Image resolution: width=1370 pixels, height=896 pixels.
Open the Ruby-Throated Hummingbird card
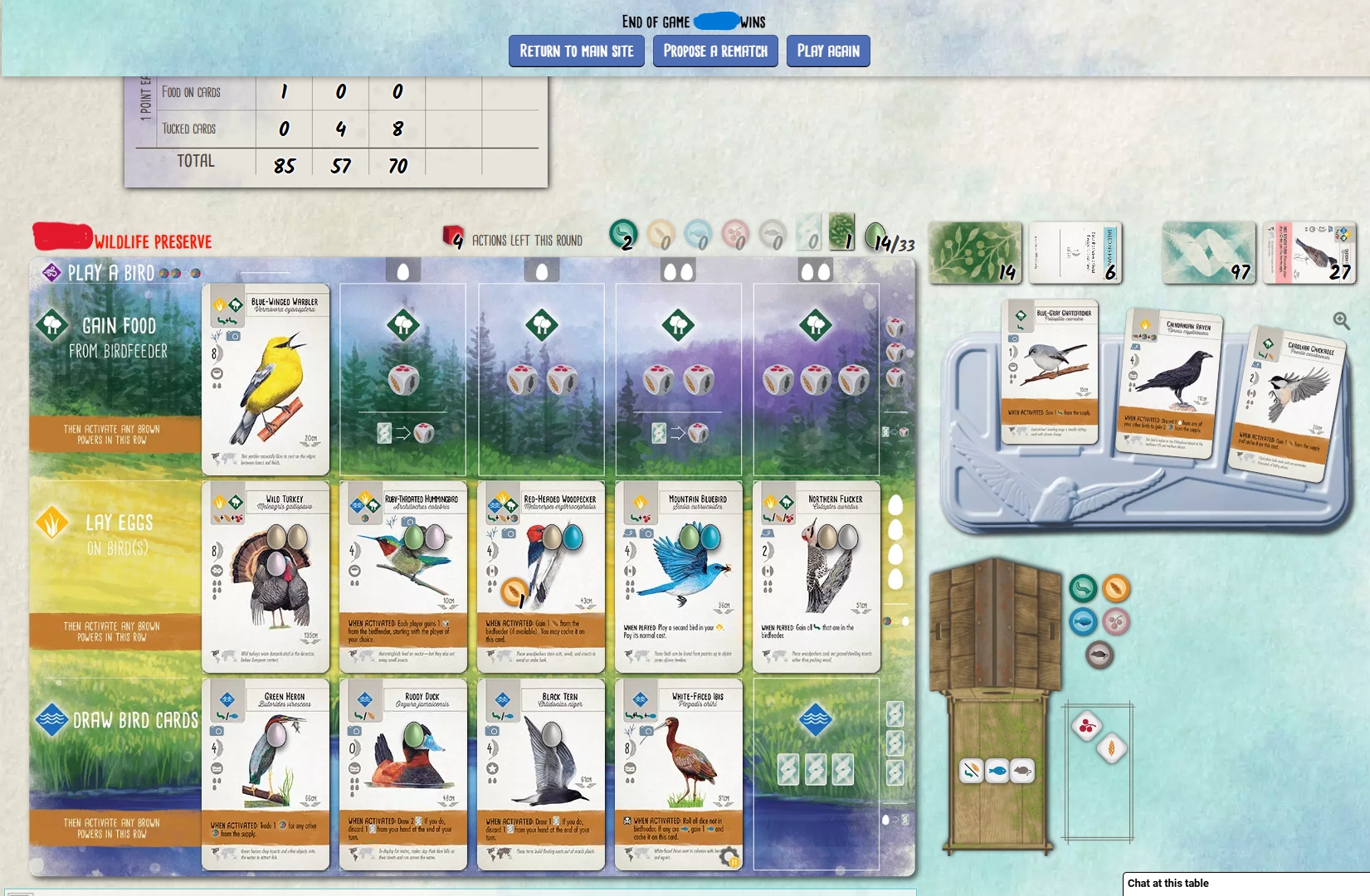point(403,577)
